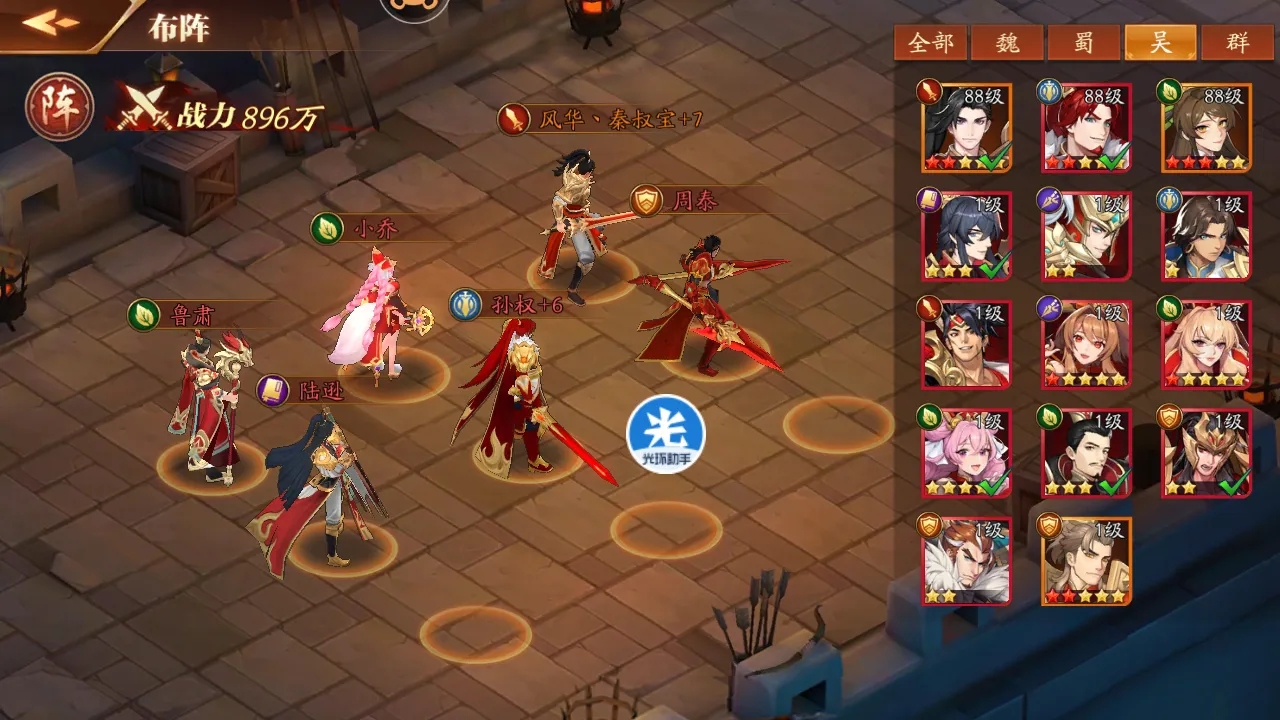Image resolution: width=1280 pixels, height=720 pixels.
Task: Select the orange-bordered 1级 hero portrait
Action: click(x=1085, y=560)
